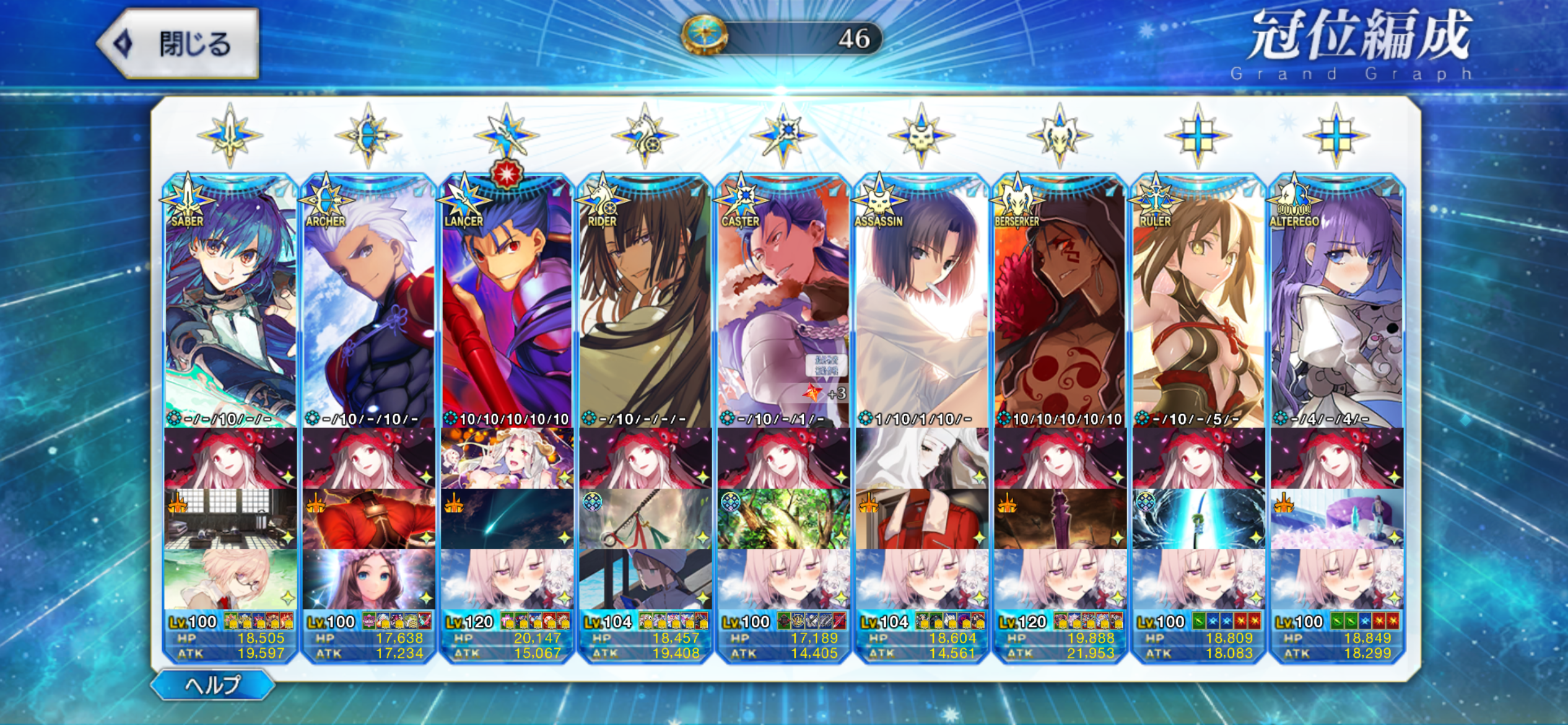Viewport: 1568px width, 725px height.
Task: Open the Alterego's flower field craft essence
Action: [x=1336, y=519]
